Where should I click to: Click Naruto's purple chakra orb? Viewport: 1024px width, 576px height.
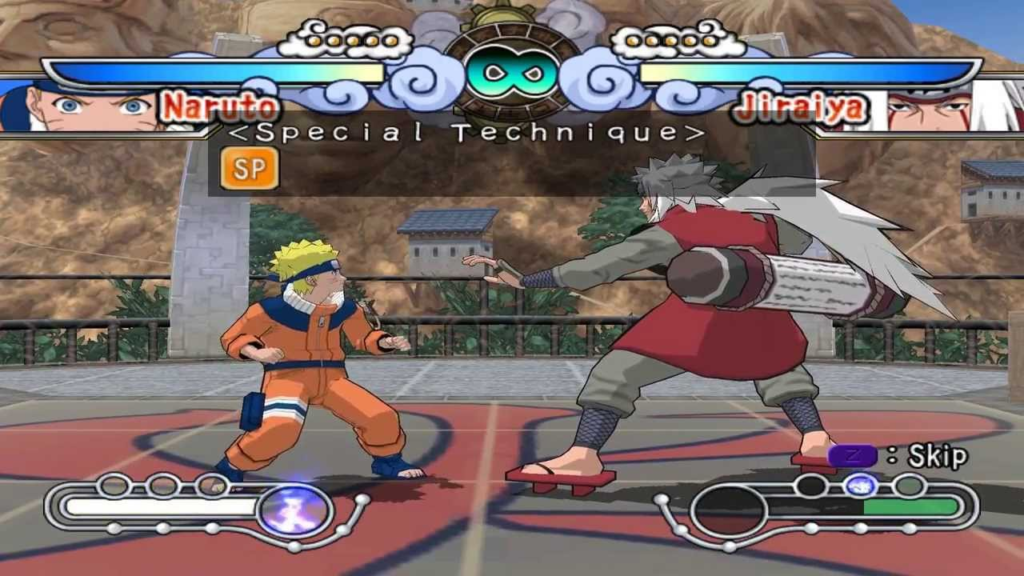pyautogui.click(x=295, y=509)
